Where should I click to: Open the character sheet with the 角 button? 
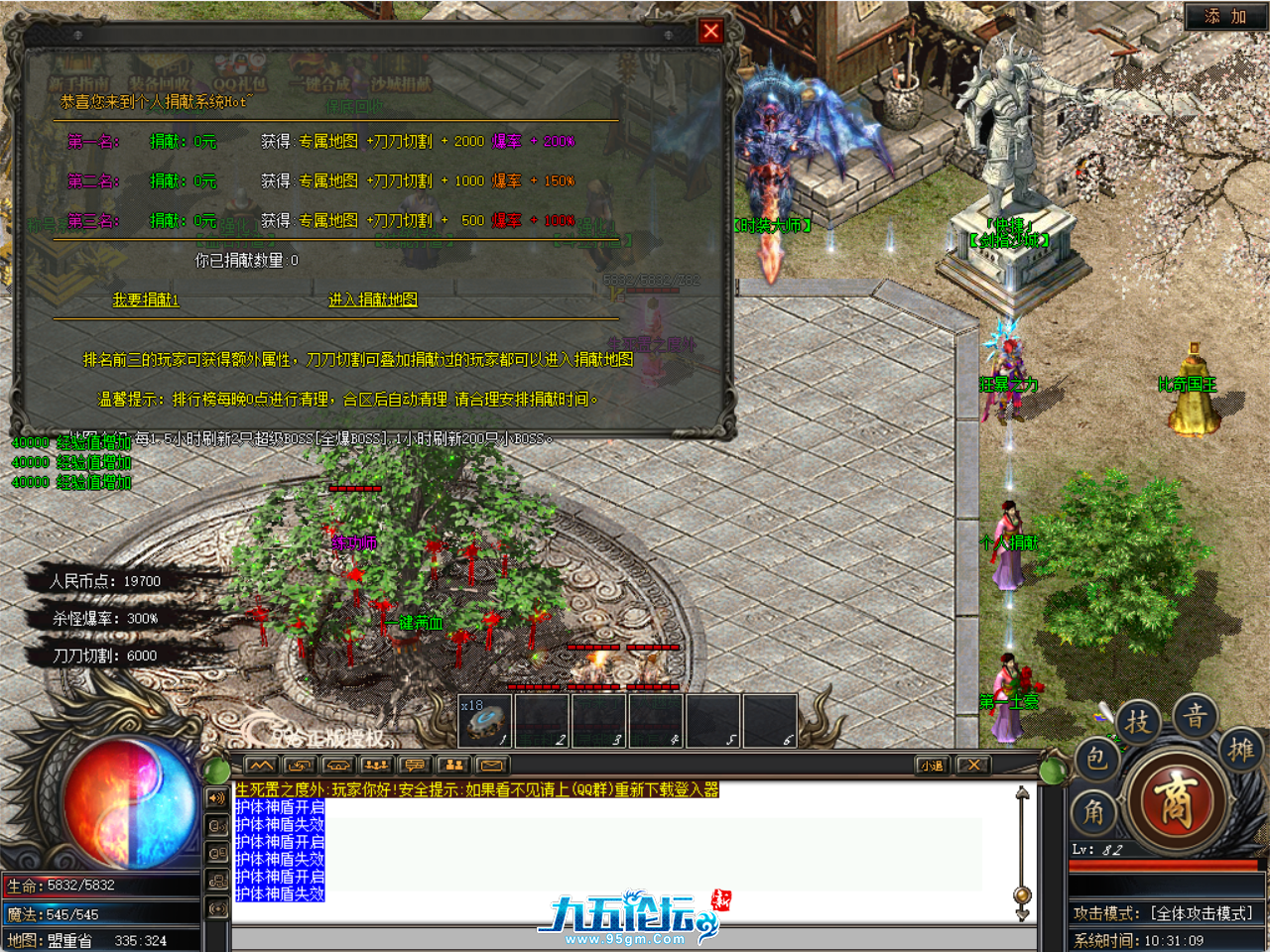(x=1093, y=813)
